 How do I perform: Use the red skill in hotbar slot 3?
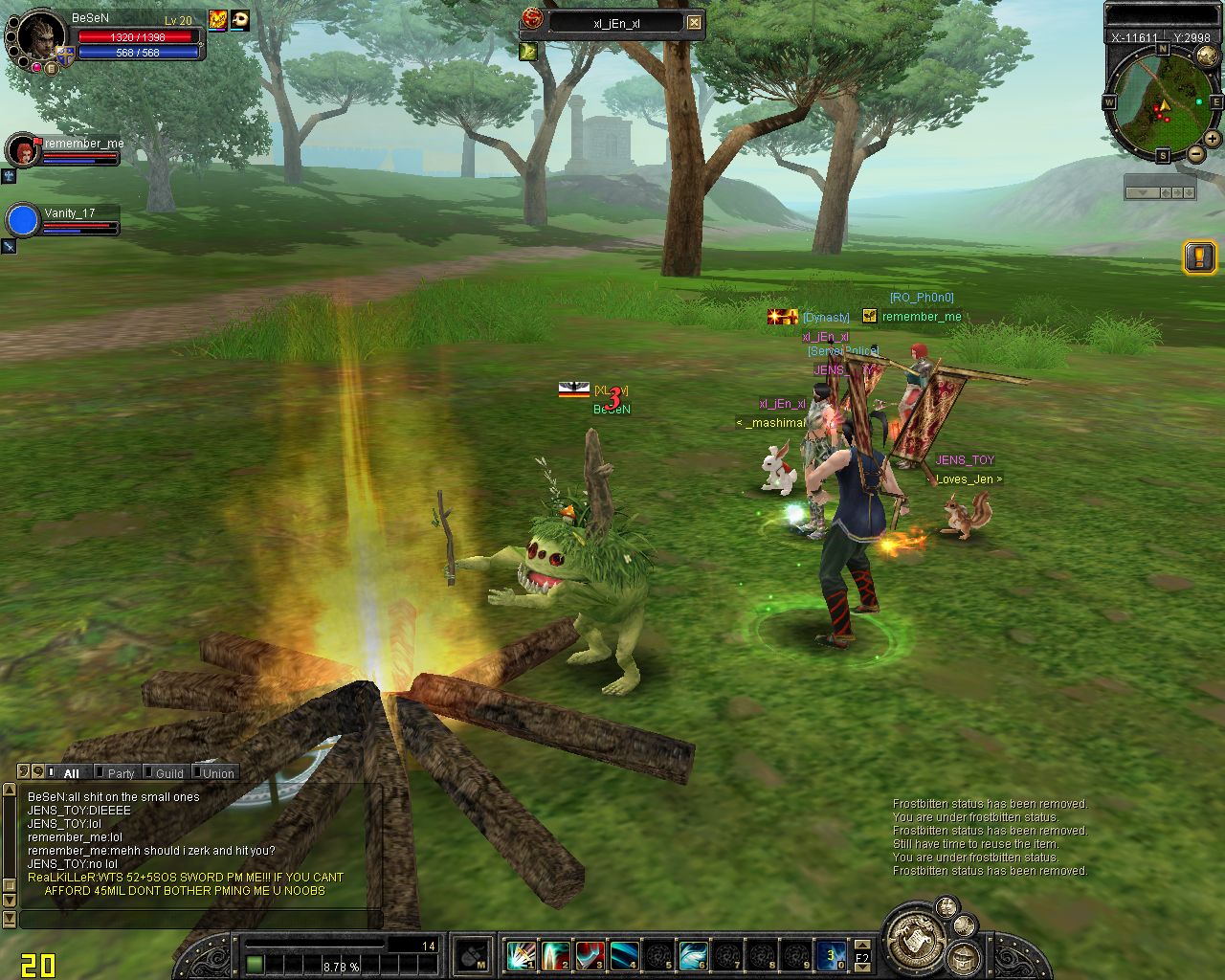point(590,955)
